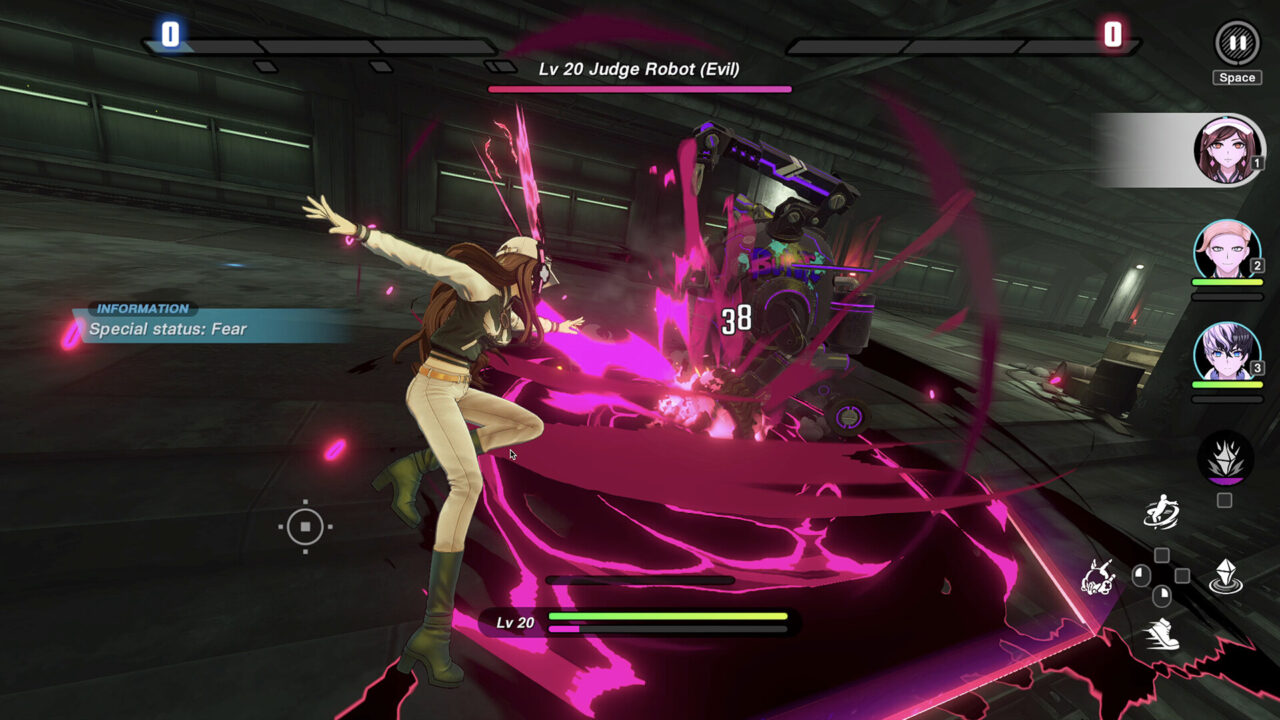Click the pause icon above Space label
This screenshot has height=720, width=1280.
click(x=1237, y=43)
